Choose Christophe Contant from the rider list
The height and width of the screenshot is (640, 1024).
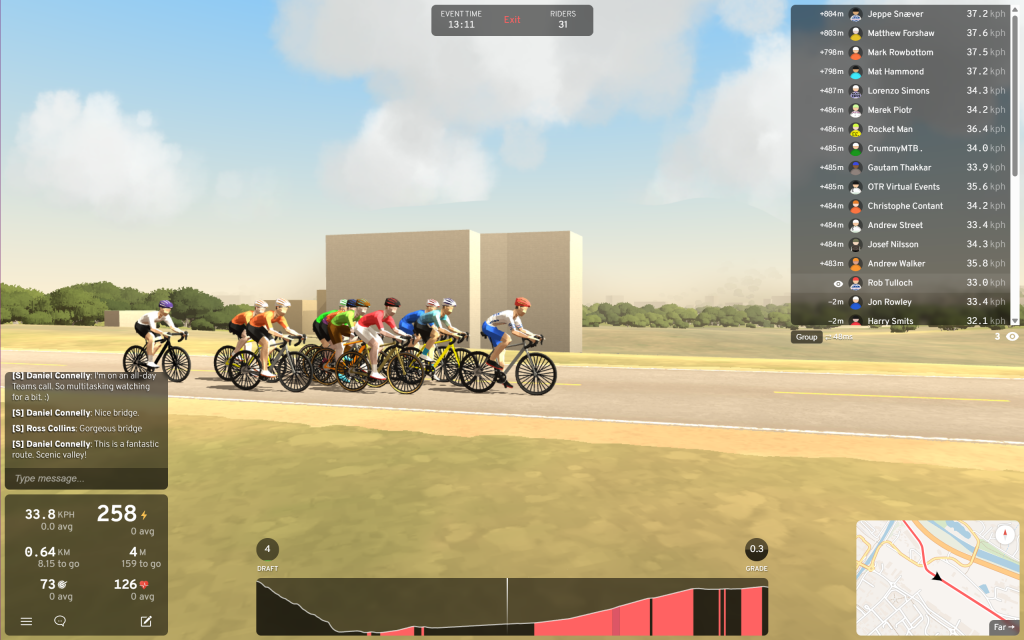coord(905,206)
